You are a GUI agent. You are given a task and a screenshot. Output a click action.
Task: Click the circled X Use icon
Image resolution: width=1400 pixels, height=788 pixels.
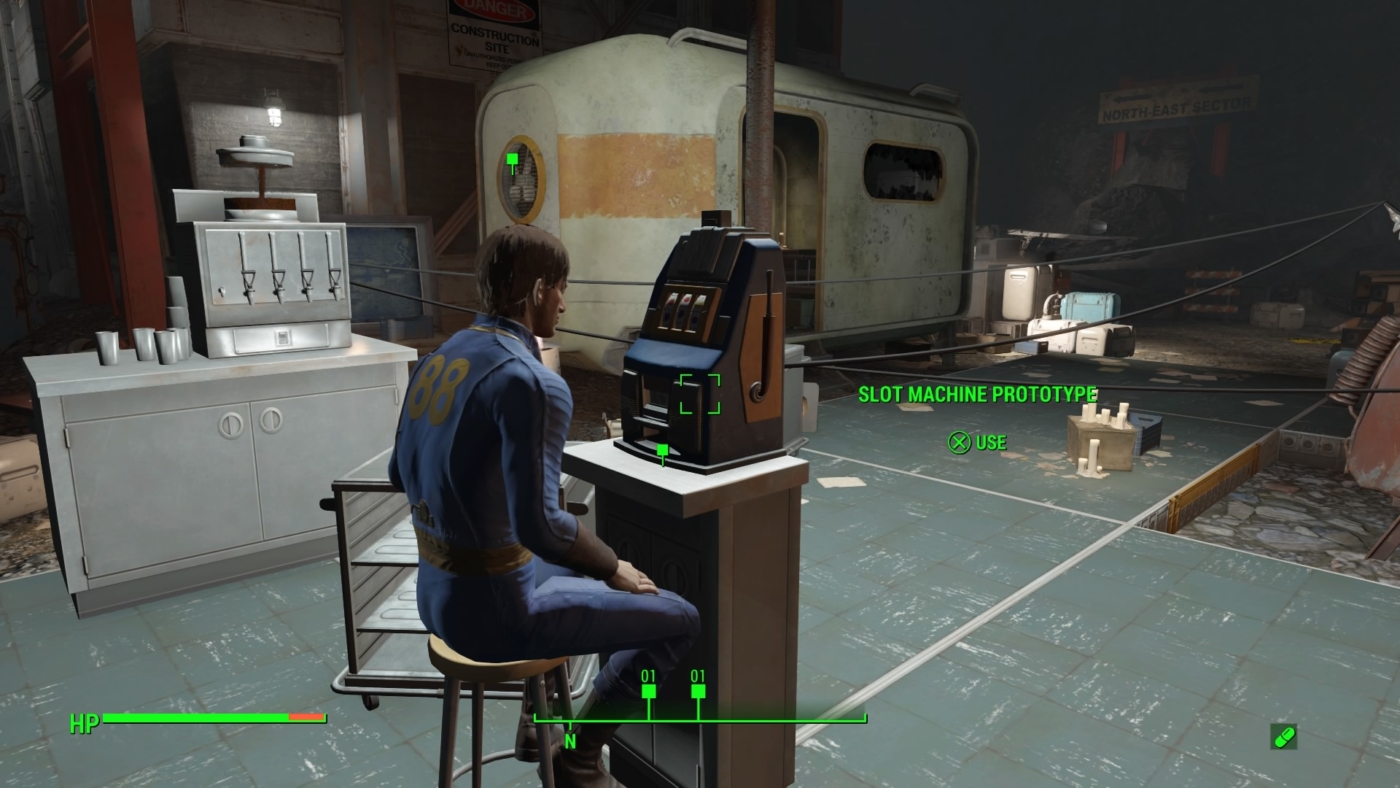click(958, 442)
